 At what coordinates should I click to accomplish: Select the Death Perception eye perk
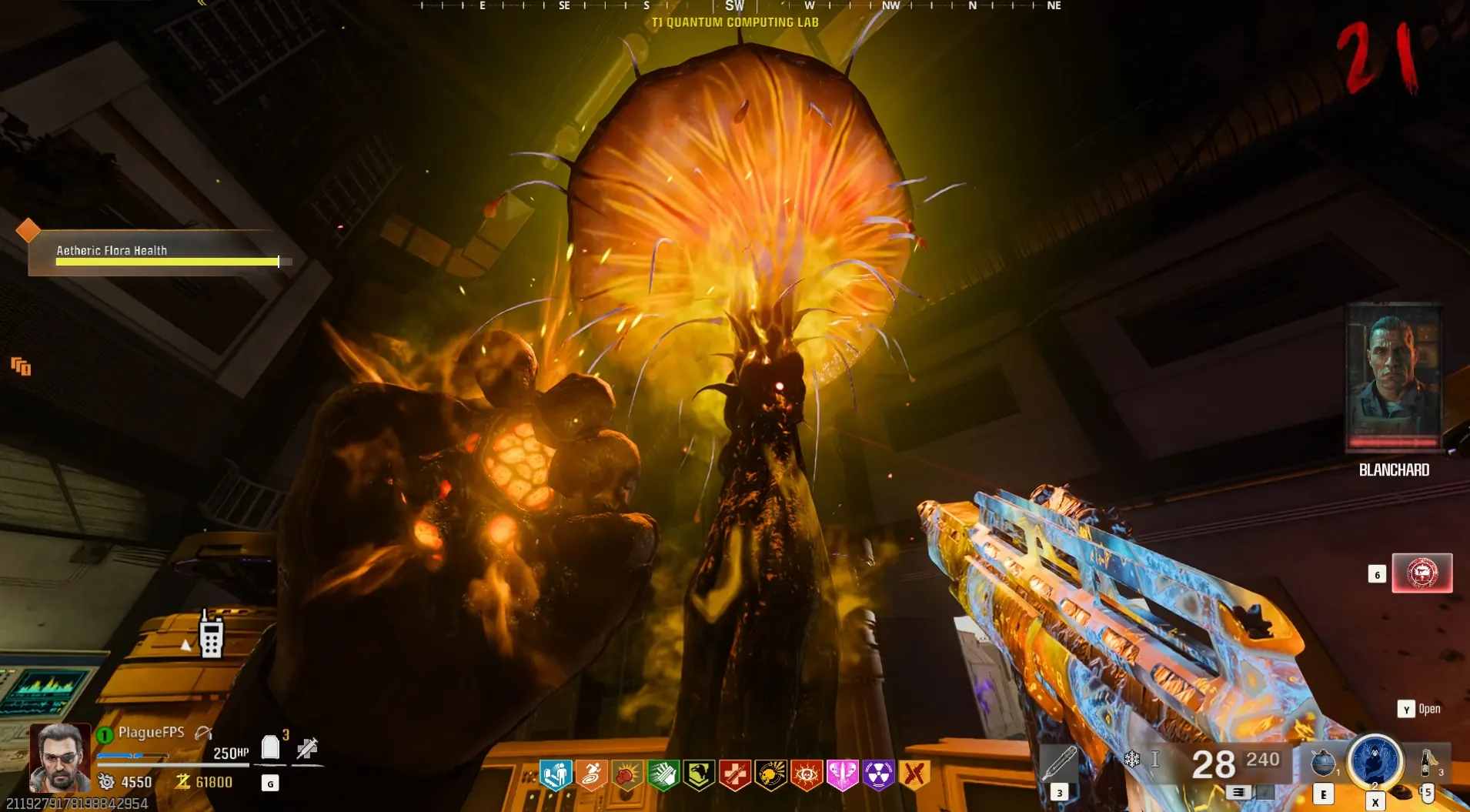point(807,775)
